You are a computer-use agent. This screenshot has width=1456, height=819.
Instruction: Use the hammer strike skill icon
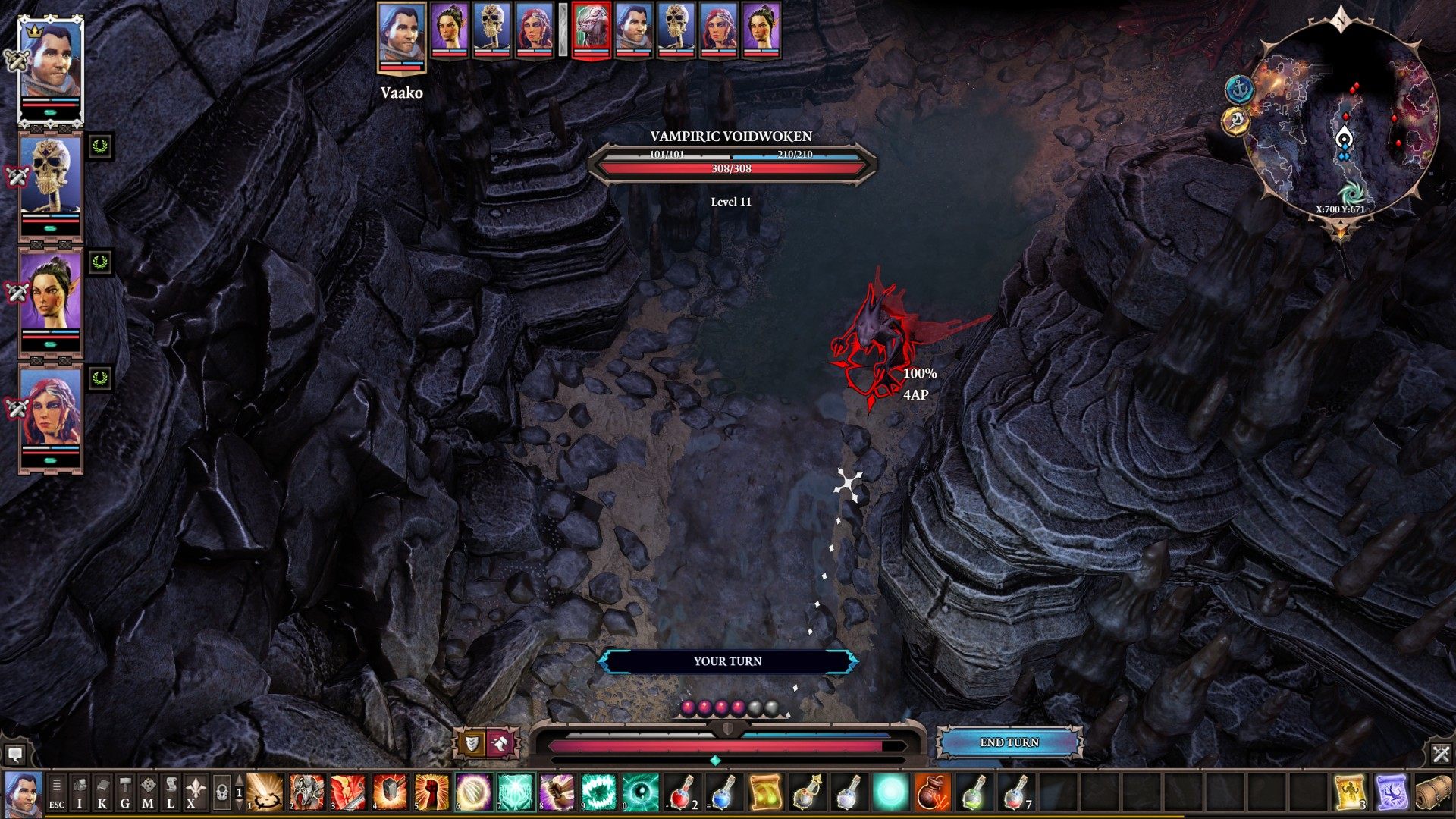click(390, 792)
